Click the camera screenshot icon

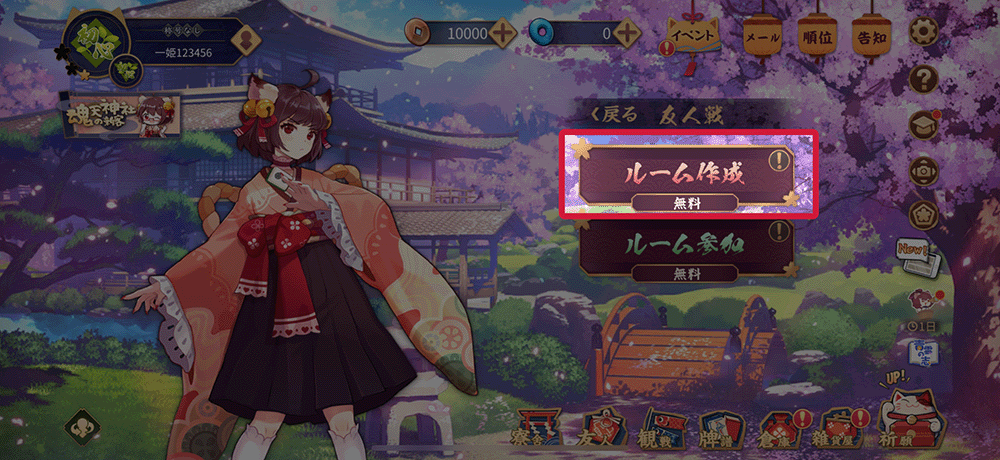[922, 170]
